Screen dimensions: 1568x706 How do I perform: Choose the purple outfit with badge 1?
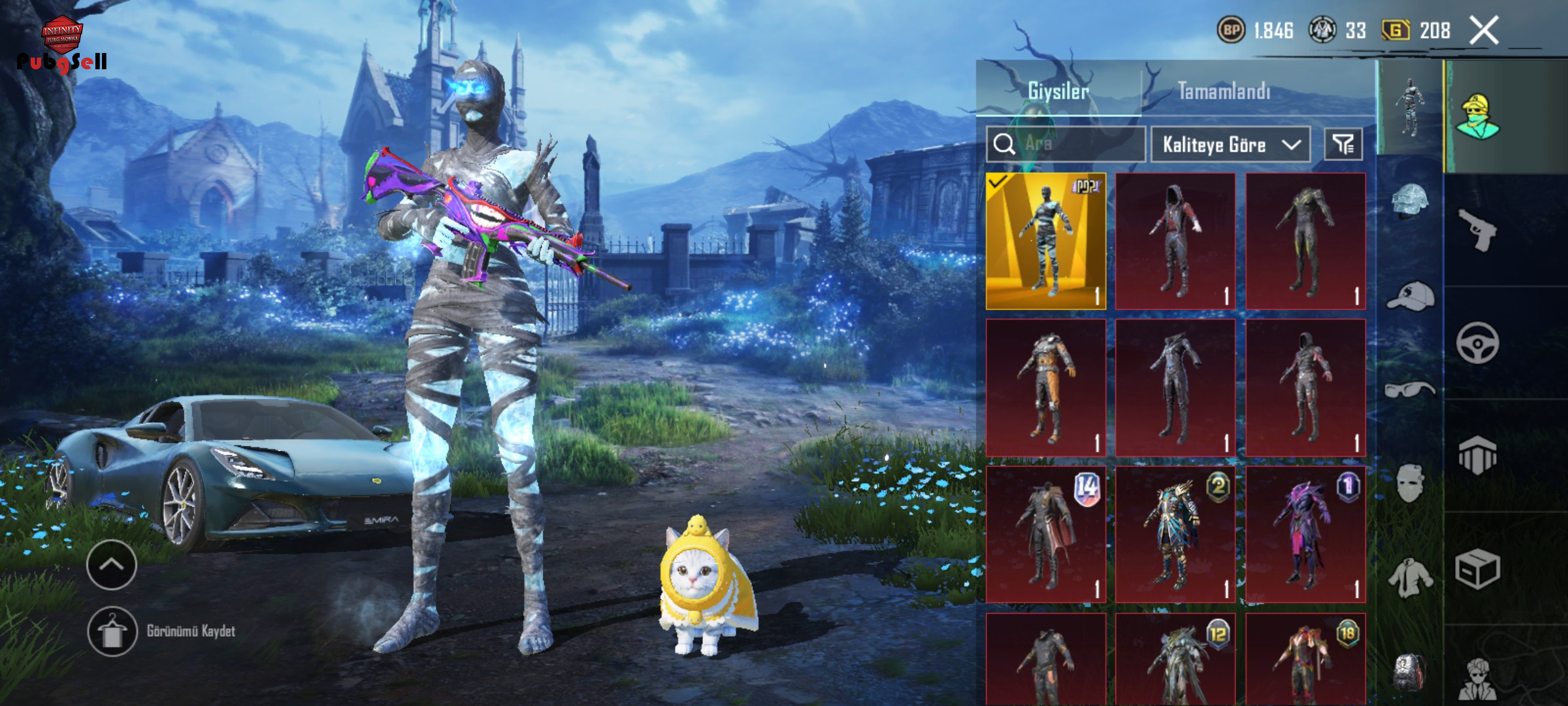point(1305,534)
